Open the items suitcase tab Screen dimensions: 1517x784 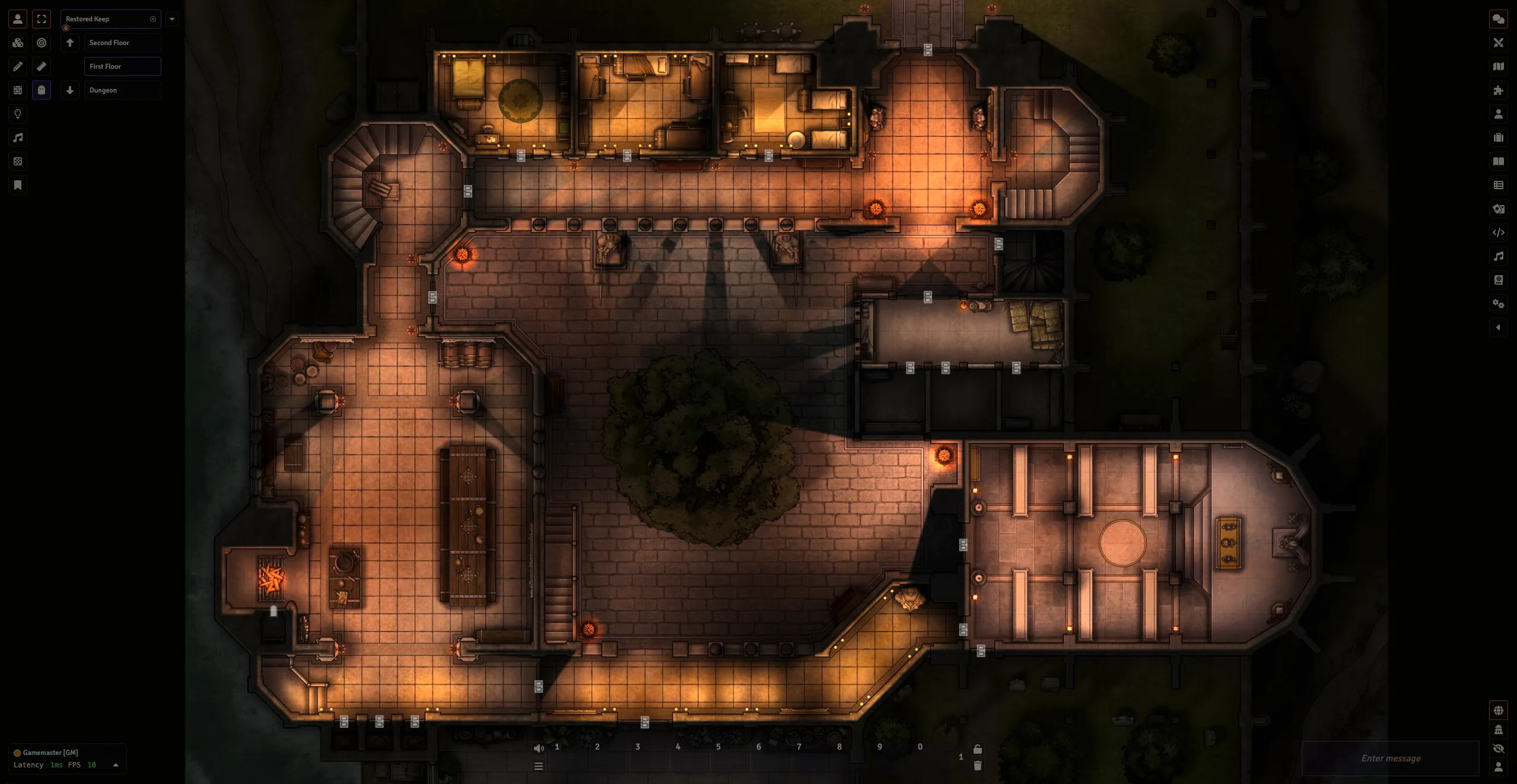pos(1499,138)
